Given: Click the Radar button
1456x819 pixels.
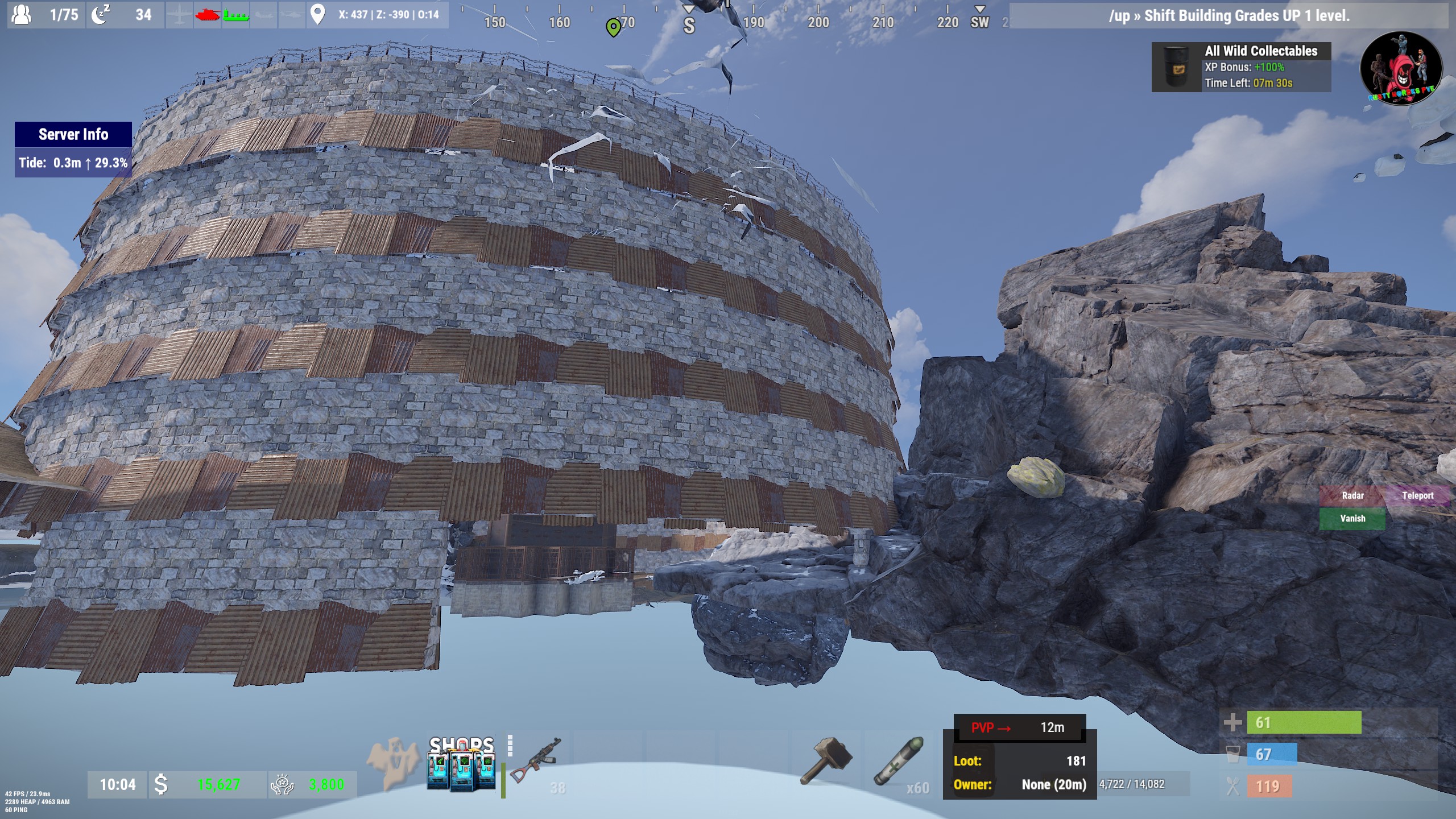Looking at the screenshot, I should click(1352, 495).
